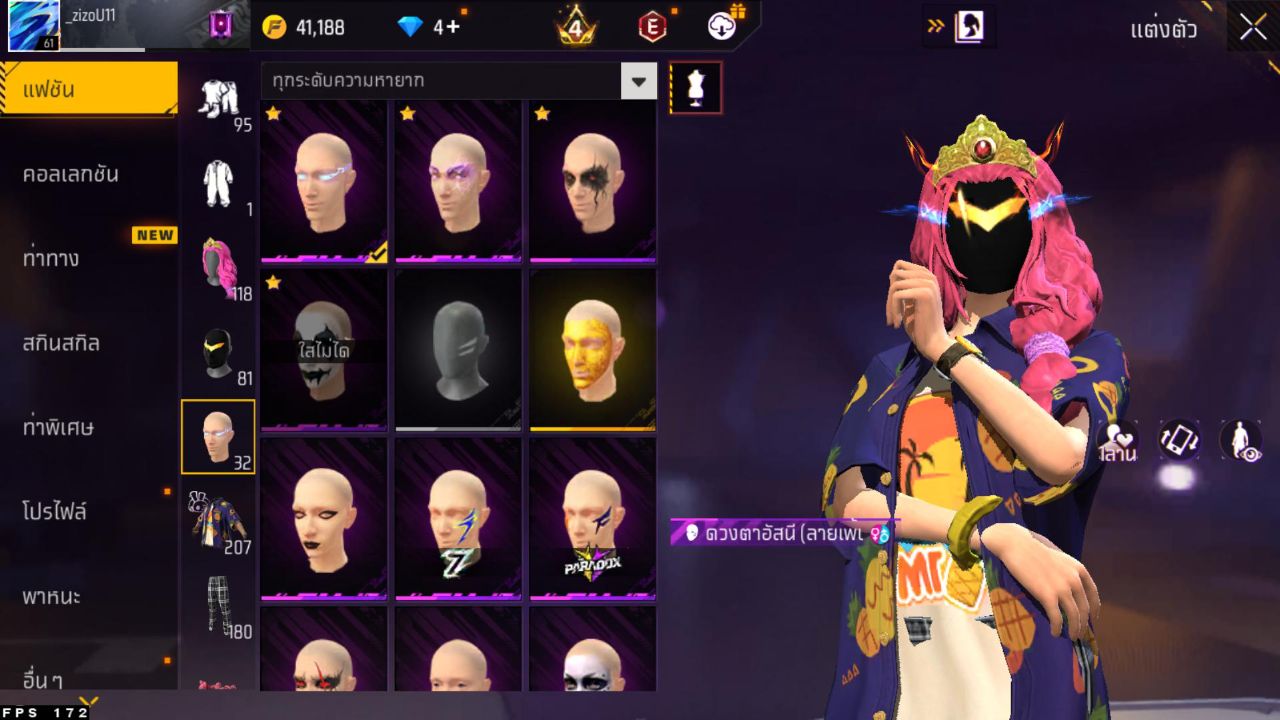Unequip the checkmarked blue face paint
1280x720 pixels.
point(324,180)
